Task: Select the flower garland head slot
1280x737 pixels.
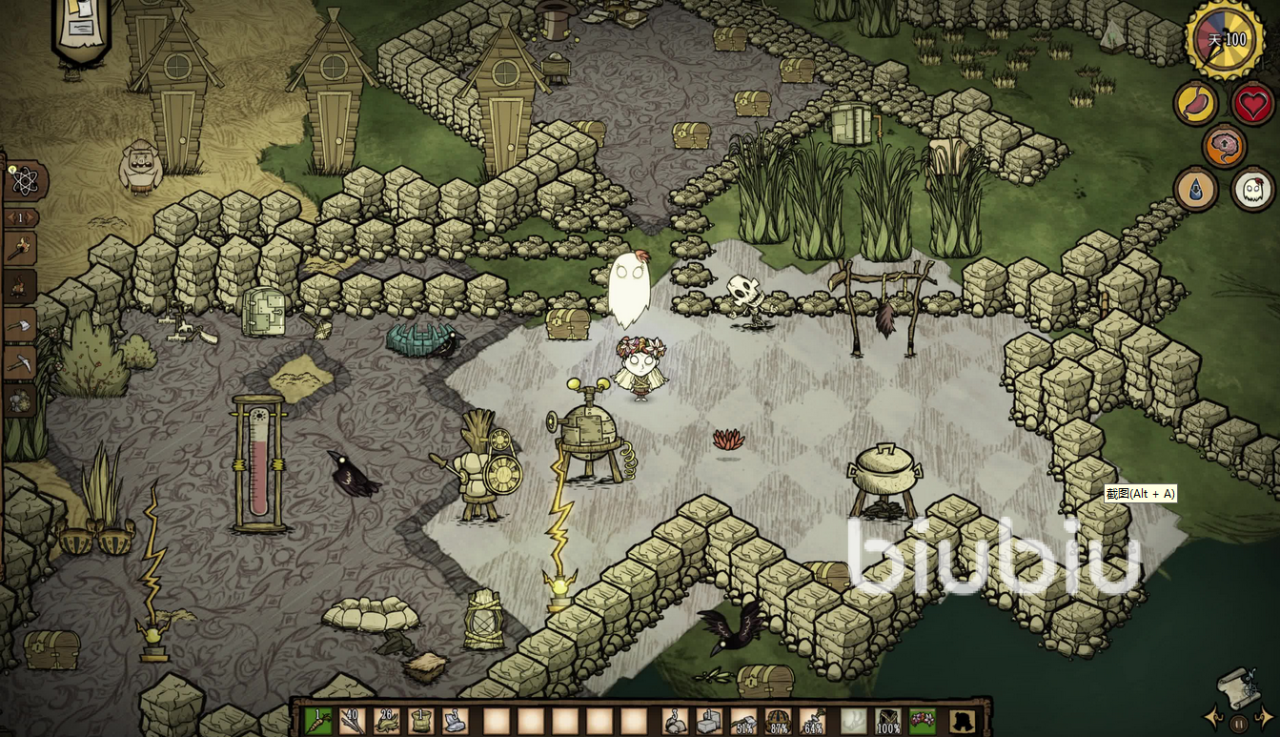Action: [922, 720]
